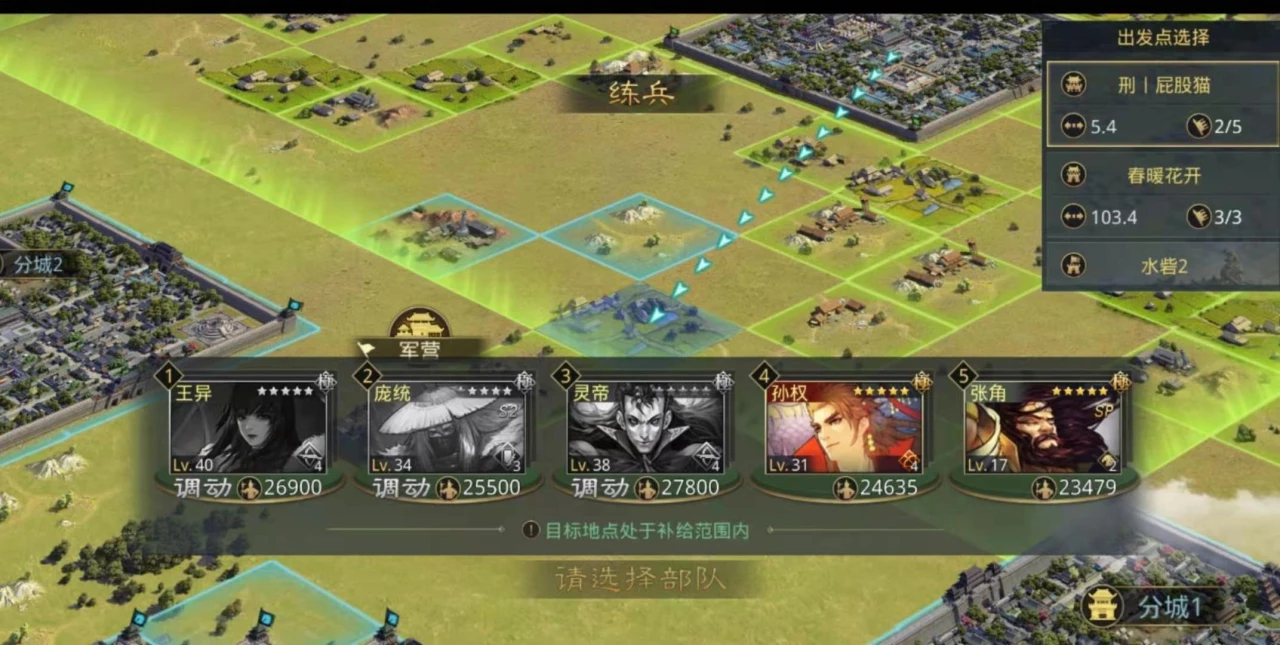Choose the 庞统 troop card
The height and width of the screenshot is (645, 1280).
pos(447,428)
